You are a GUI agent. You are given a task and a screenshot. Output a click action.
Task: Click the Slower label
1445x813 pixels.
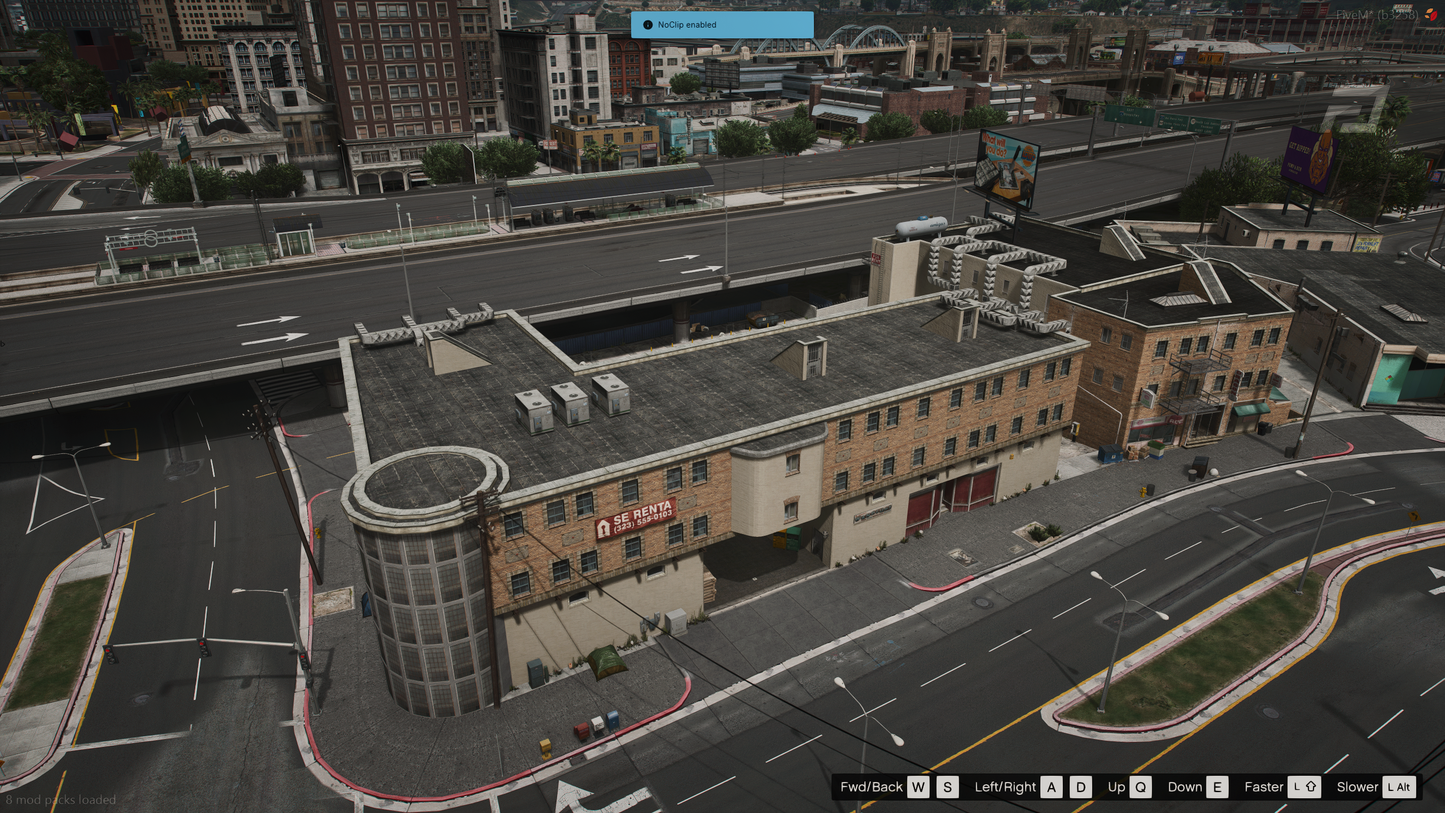(1358, 787)
